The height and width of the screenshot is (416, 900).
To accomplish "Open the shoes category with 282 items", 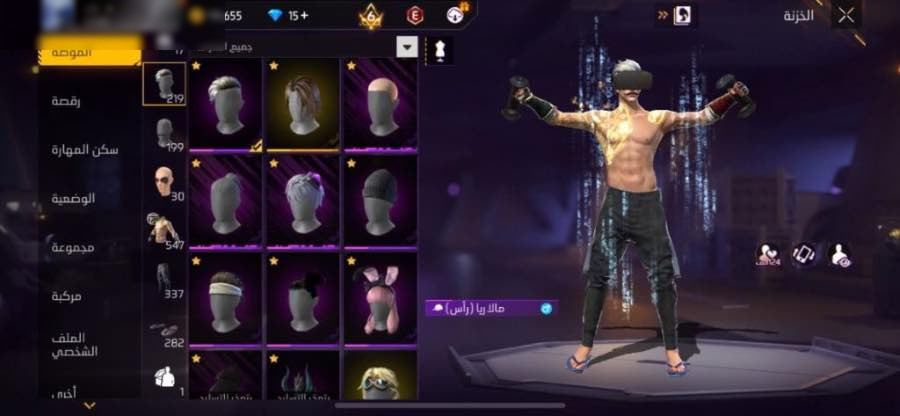I will tap(164, 330).
